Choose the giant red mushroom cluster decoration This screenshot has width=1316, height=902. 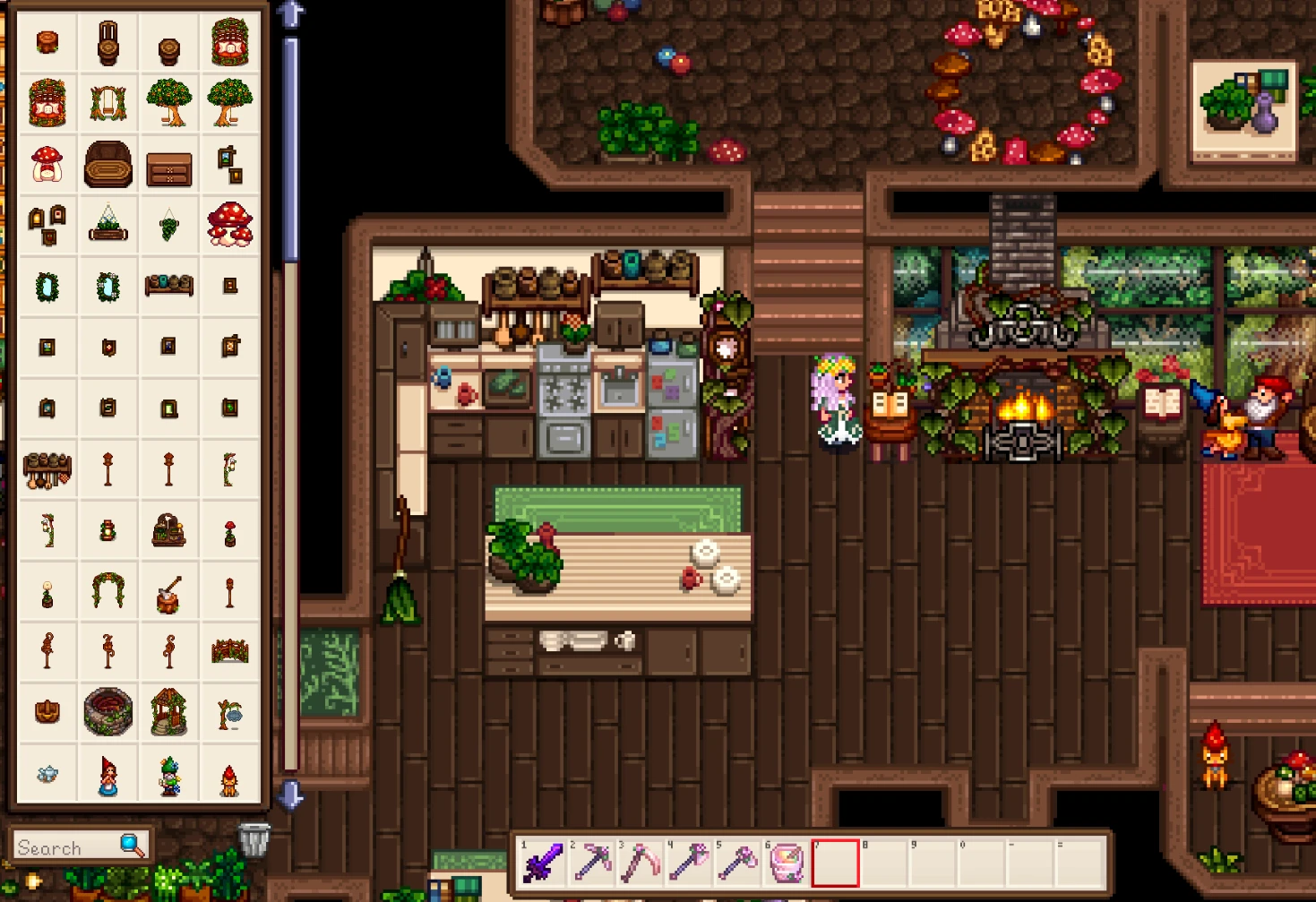click(230, 224)
